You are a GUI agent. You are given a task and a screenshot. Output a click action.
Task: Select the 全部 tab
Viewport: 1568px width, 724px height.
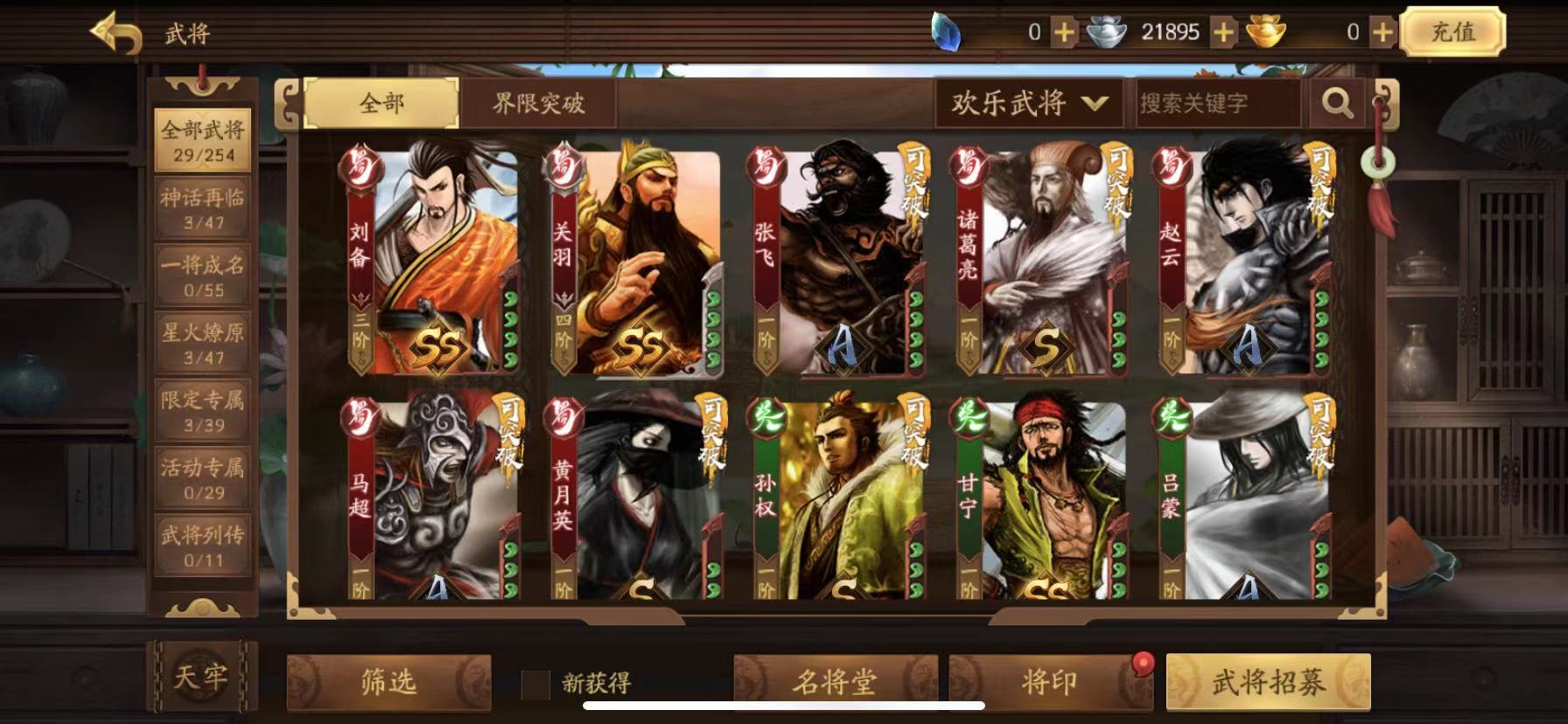point(379,102)
